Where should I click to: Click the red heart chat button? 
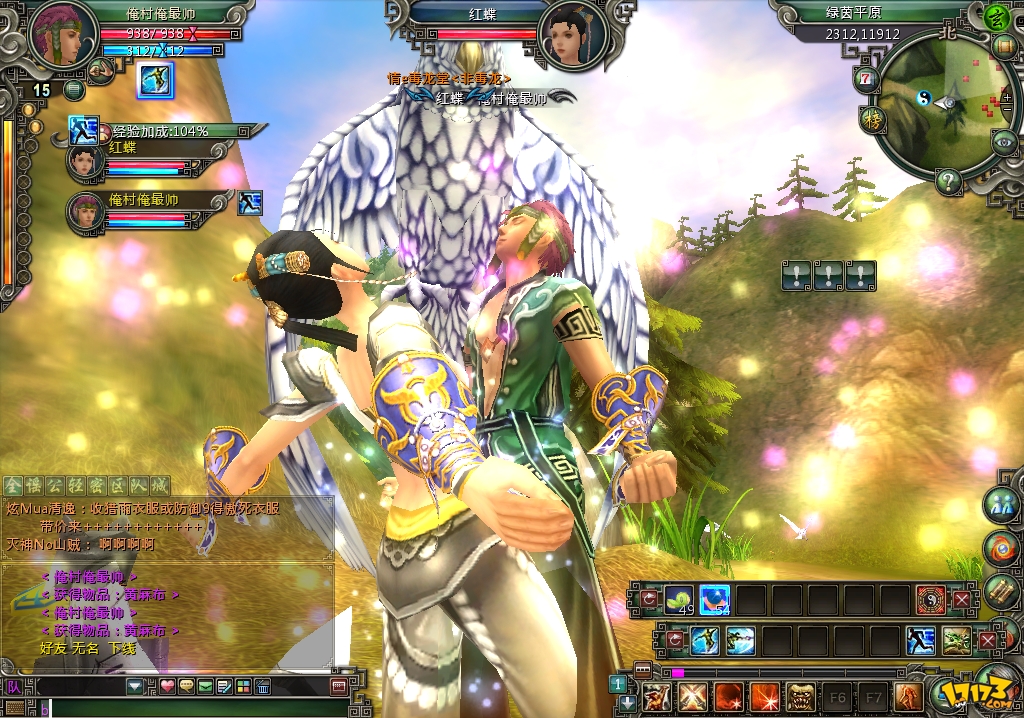(168, 686)
